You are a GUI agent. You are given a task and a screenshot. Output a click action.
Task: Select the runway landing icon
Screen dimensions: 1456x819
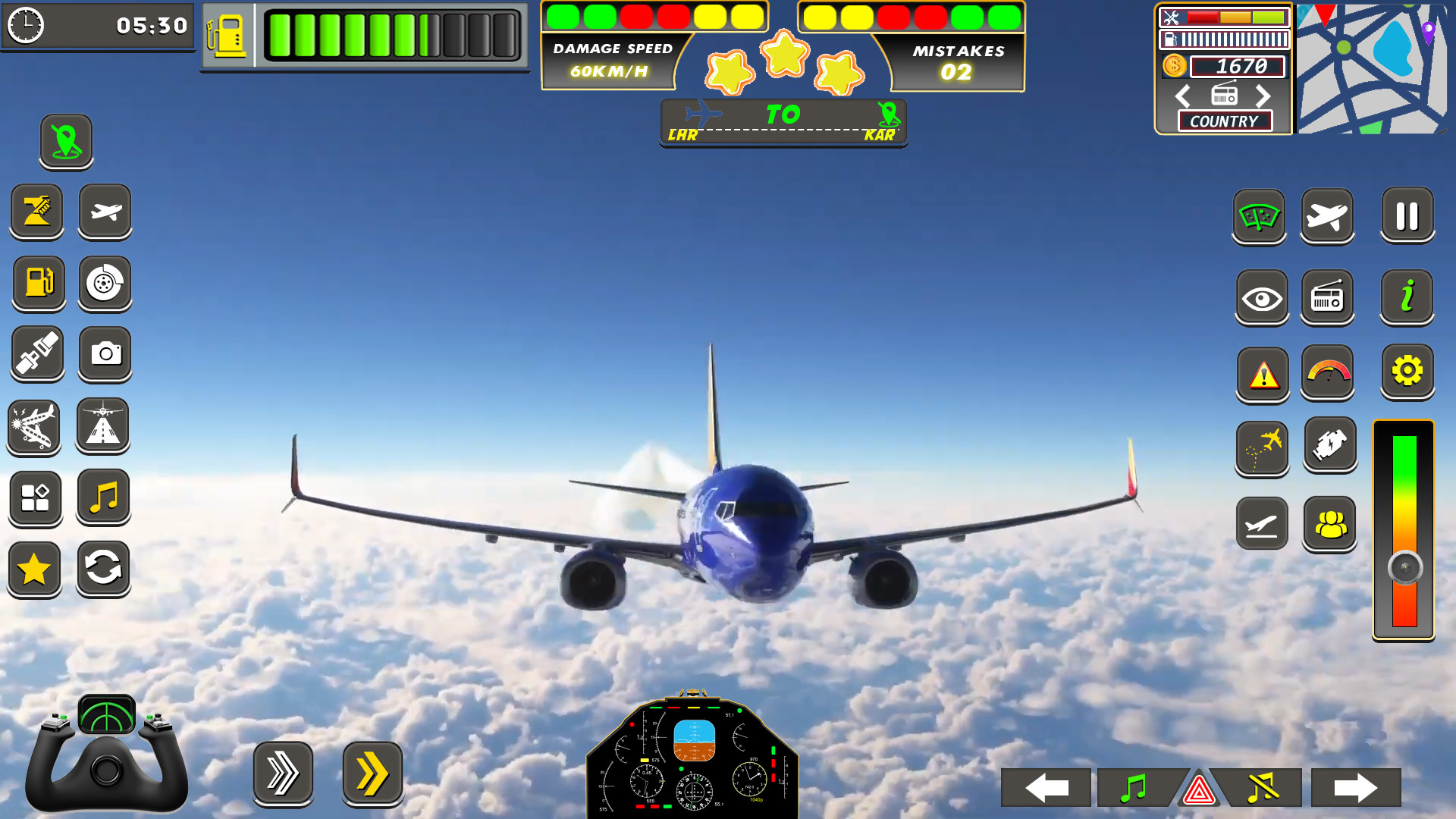106,426
